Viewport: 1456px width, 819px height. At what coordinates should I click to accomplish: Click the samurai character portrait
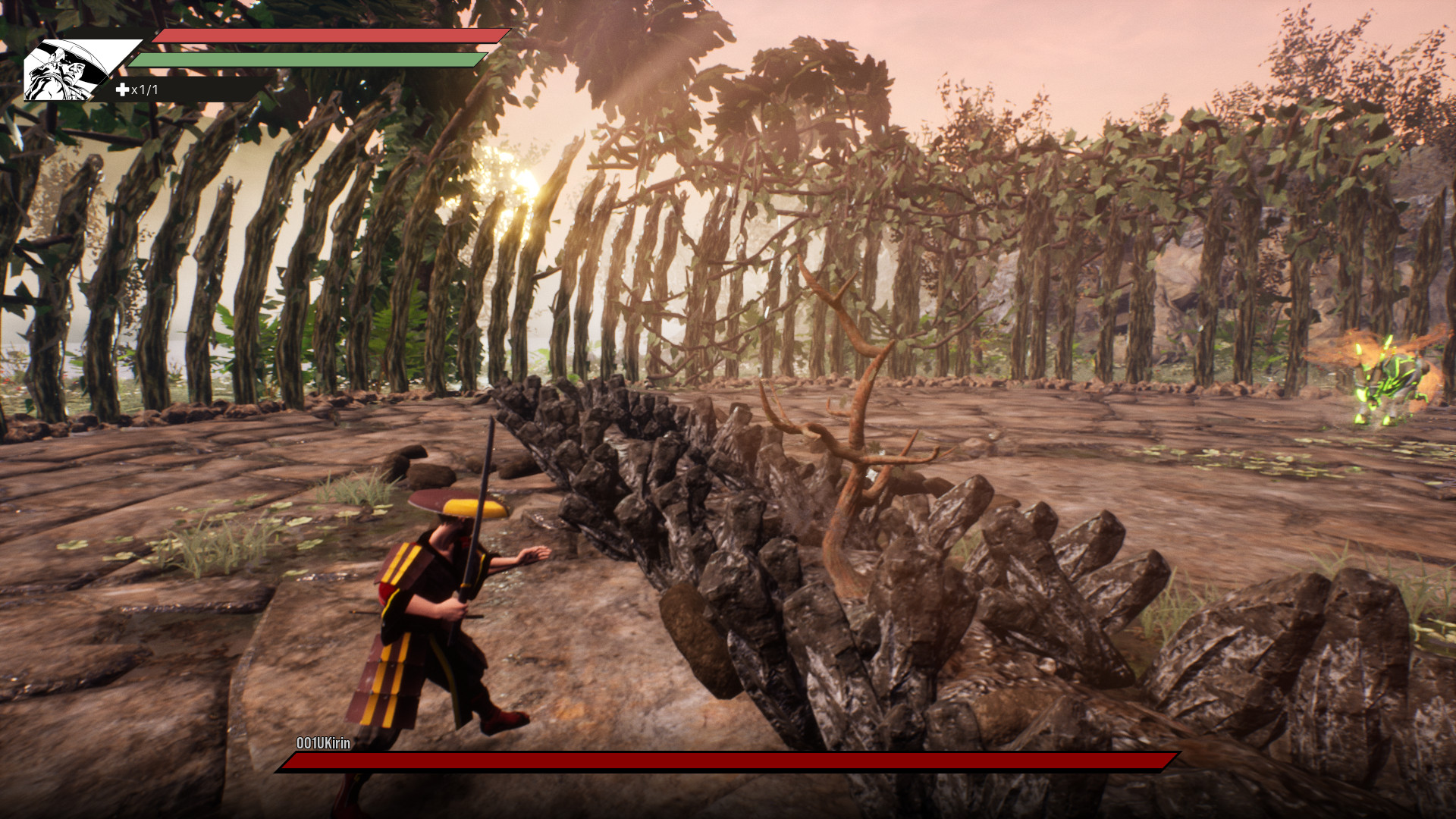(x=68, y=71)
